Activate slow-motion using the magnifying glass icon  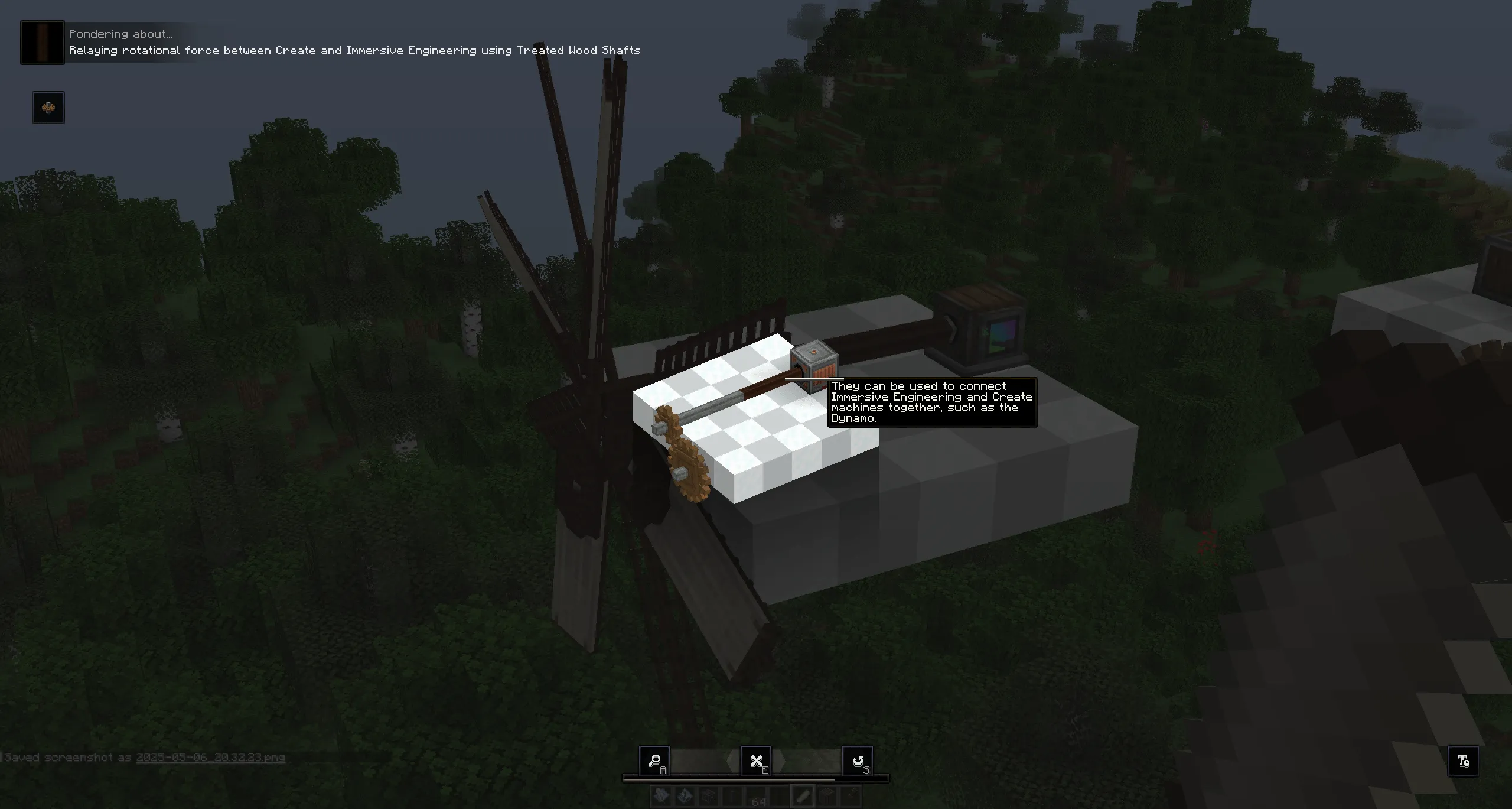click(x=656, y=761)
